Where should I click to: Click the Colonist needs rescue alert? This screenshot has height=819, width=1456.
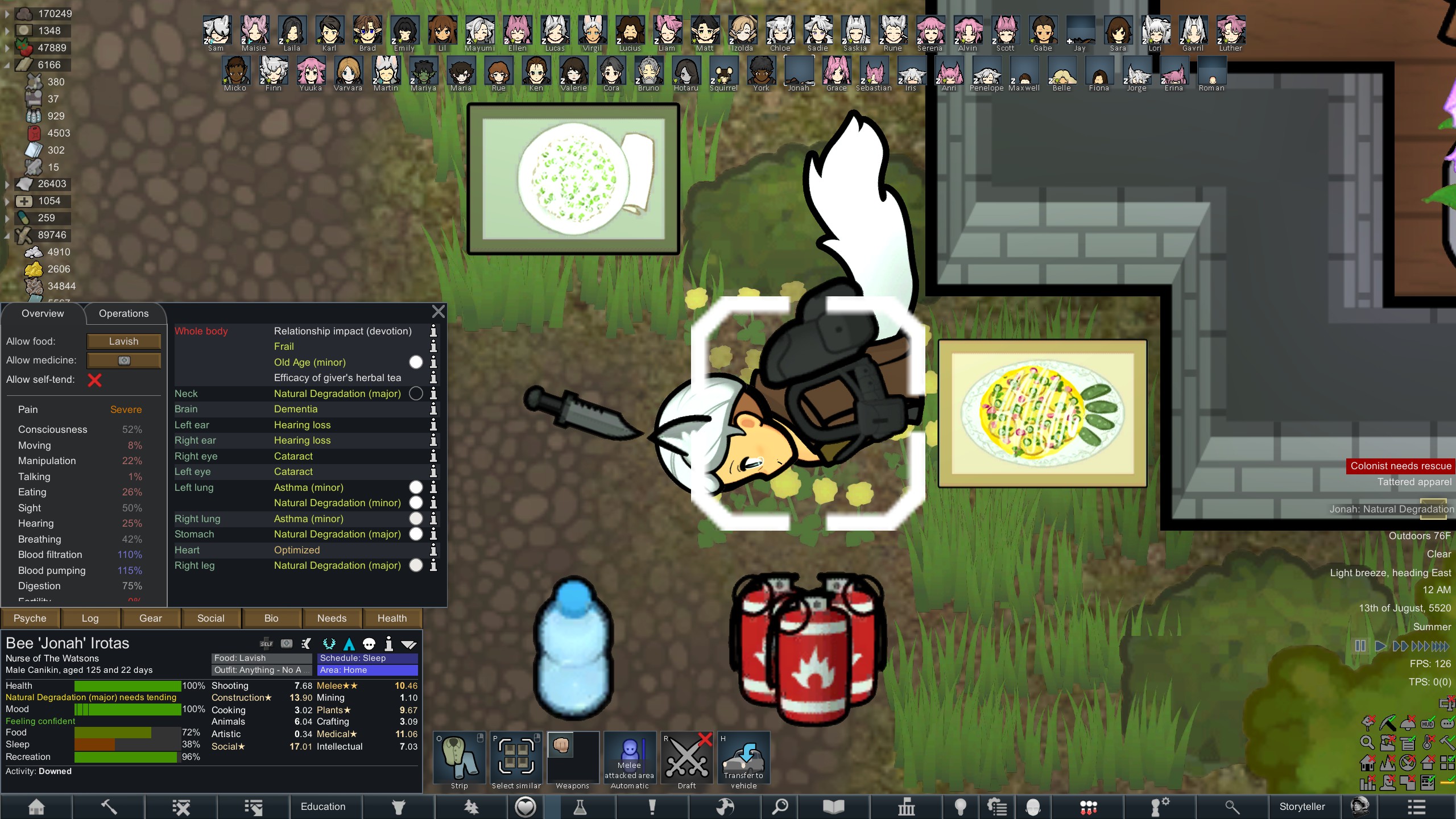click(x=1400, y=466)
